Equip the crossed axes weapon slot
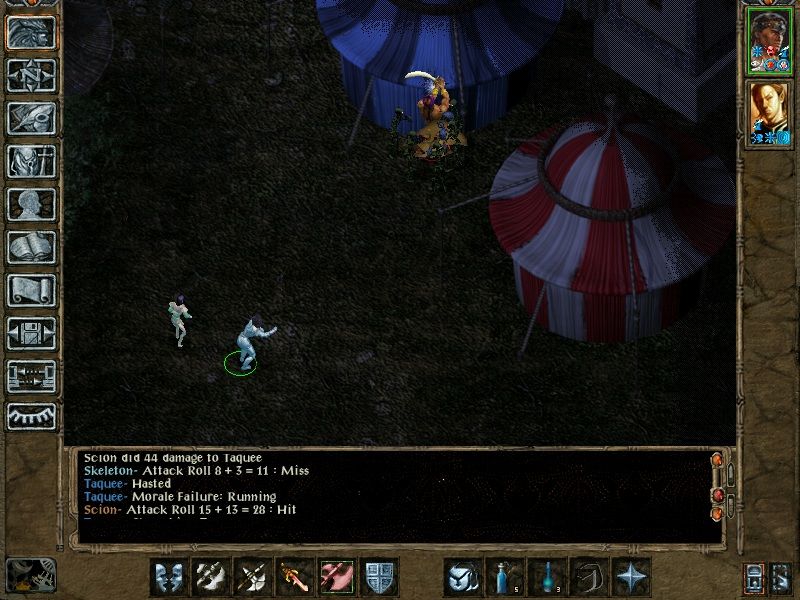Screen dimensions: 800x600 coord(253,577)
